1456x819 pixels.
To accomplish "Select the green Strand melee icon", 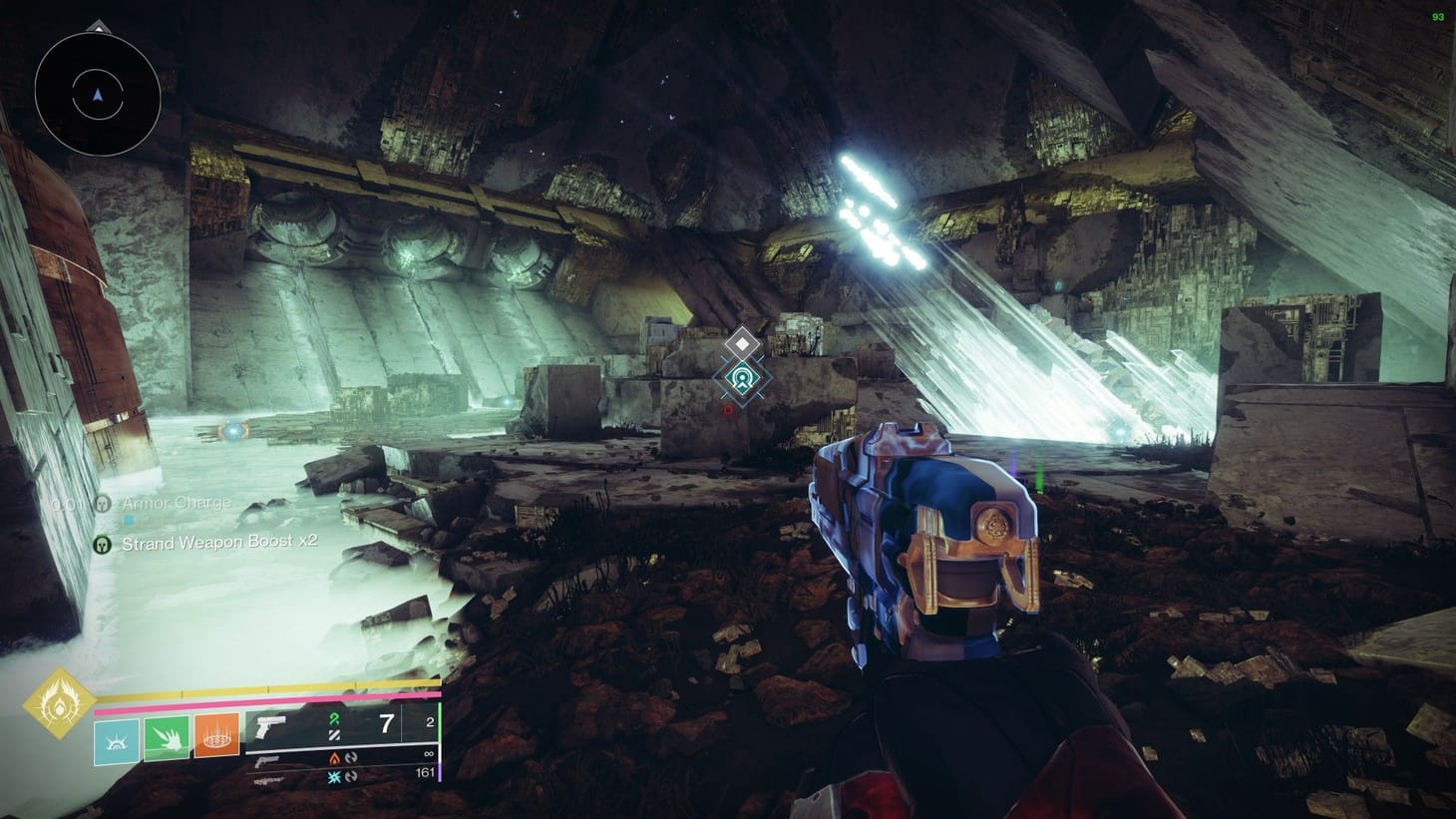I will (167, 738).
